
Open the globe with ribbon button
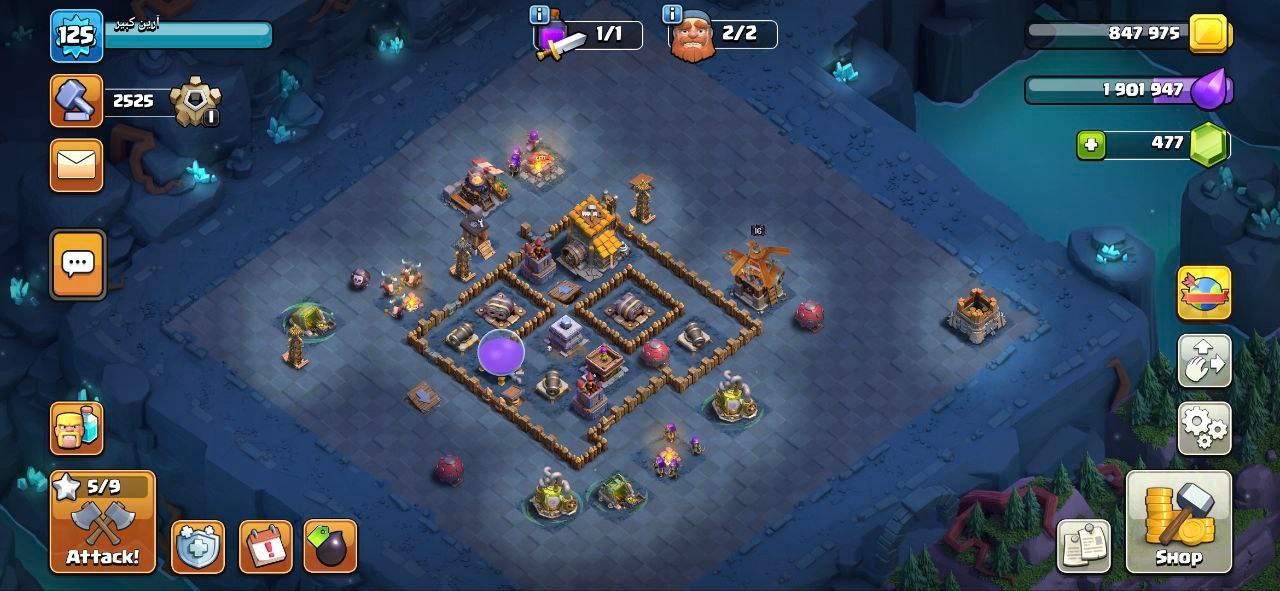1204,294
